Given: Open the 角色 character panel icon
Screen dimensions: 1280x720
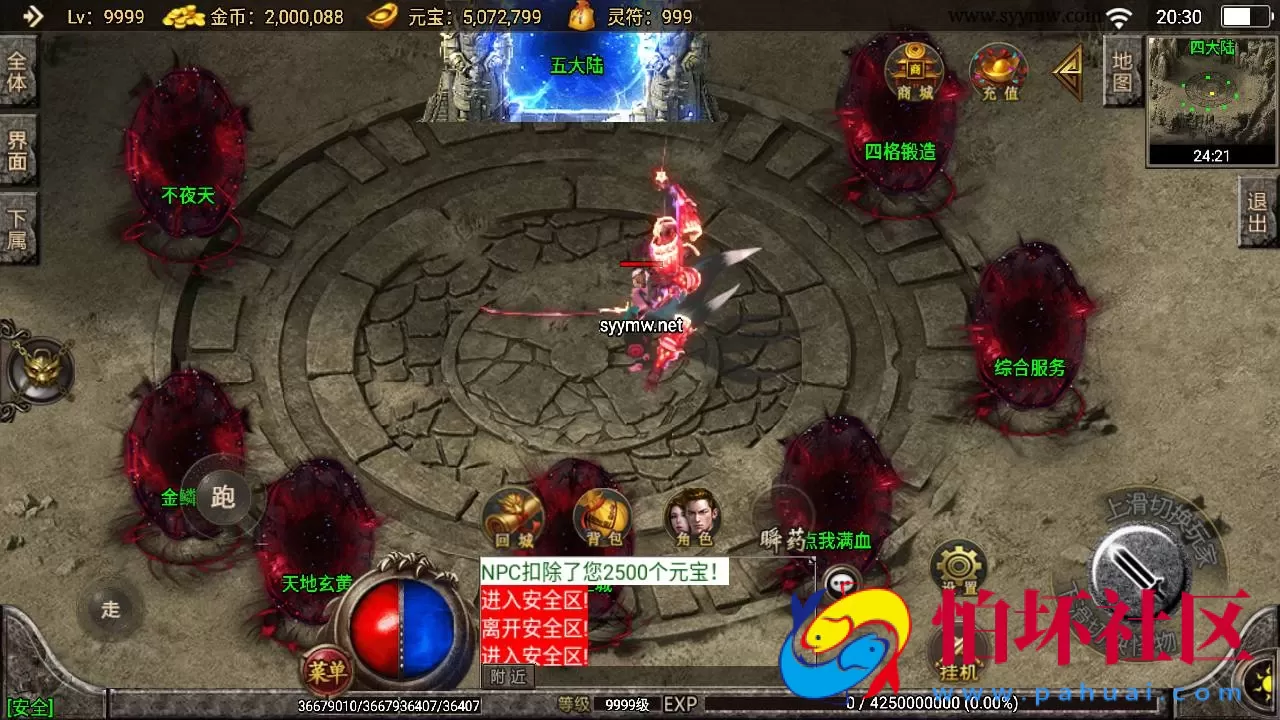Looking at the screenshot, I should [x=691, y=517].
